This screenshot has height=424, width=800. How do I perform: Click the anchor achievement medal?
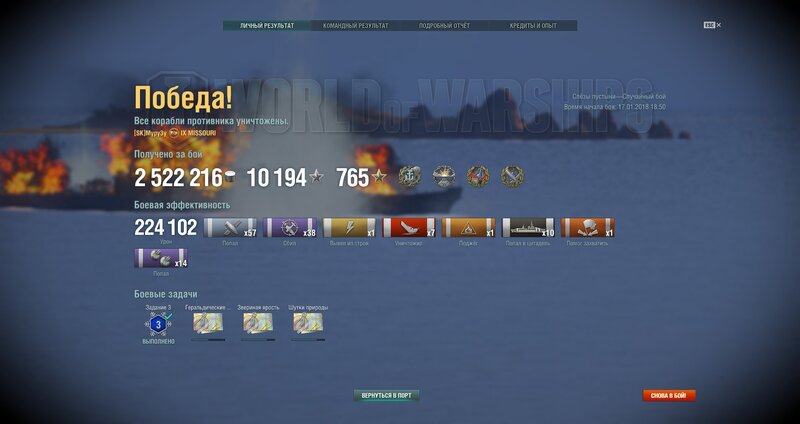tap(410, 177)
